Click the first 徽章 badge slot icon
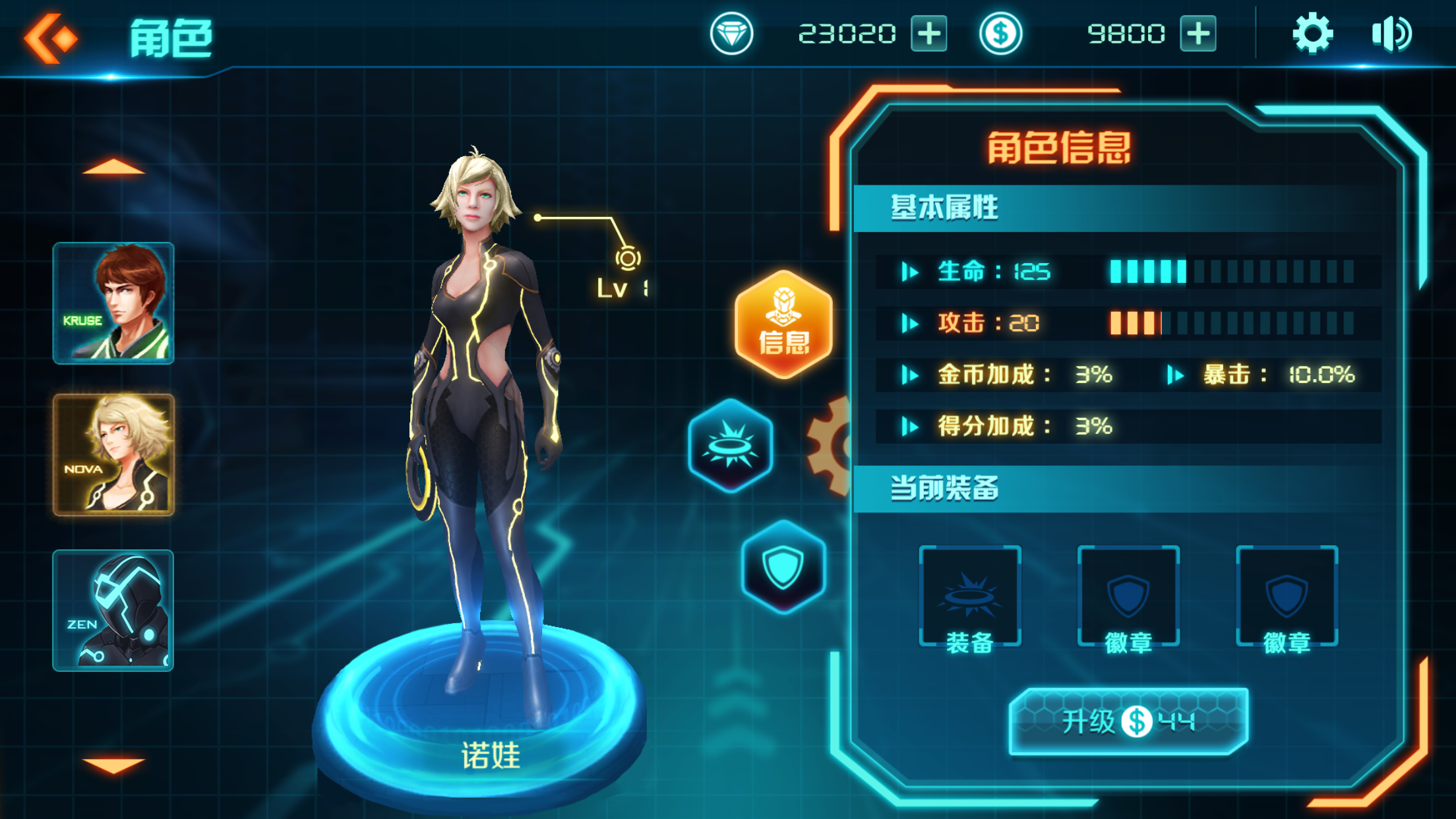The image size is (1456, 819). click(1128, 595)
